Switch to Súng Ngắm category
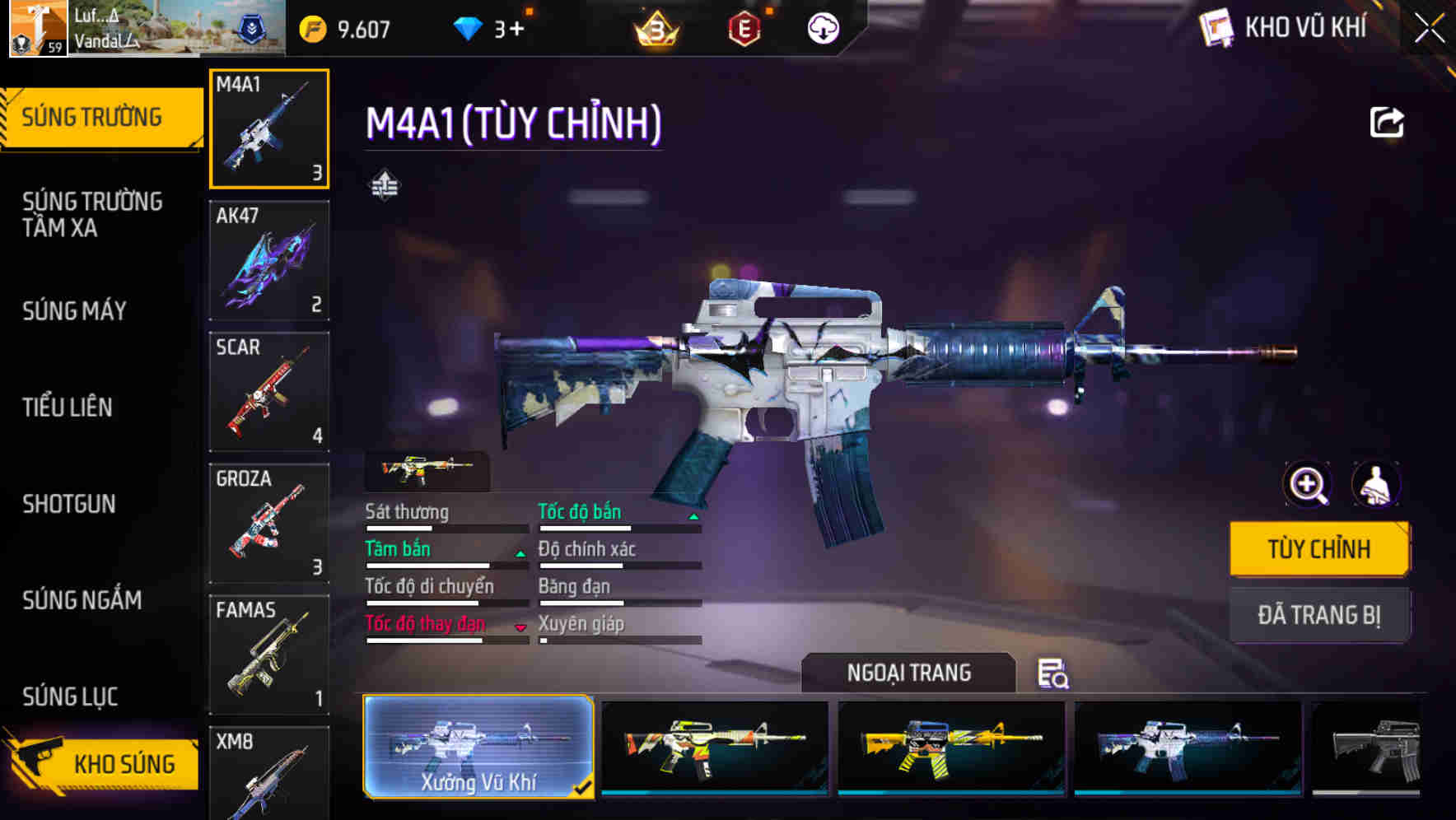This screenshot has height=820, width=1456. pos(82,600)
